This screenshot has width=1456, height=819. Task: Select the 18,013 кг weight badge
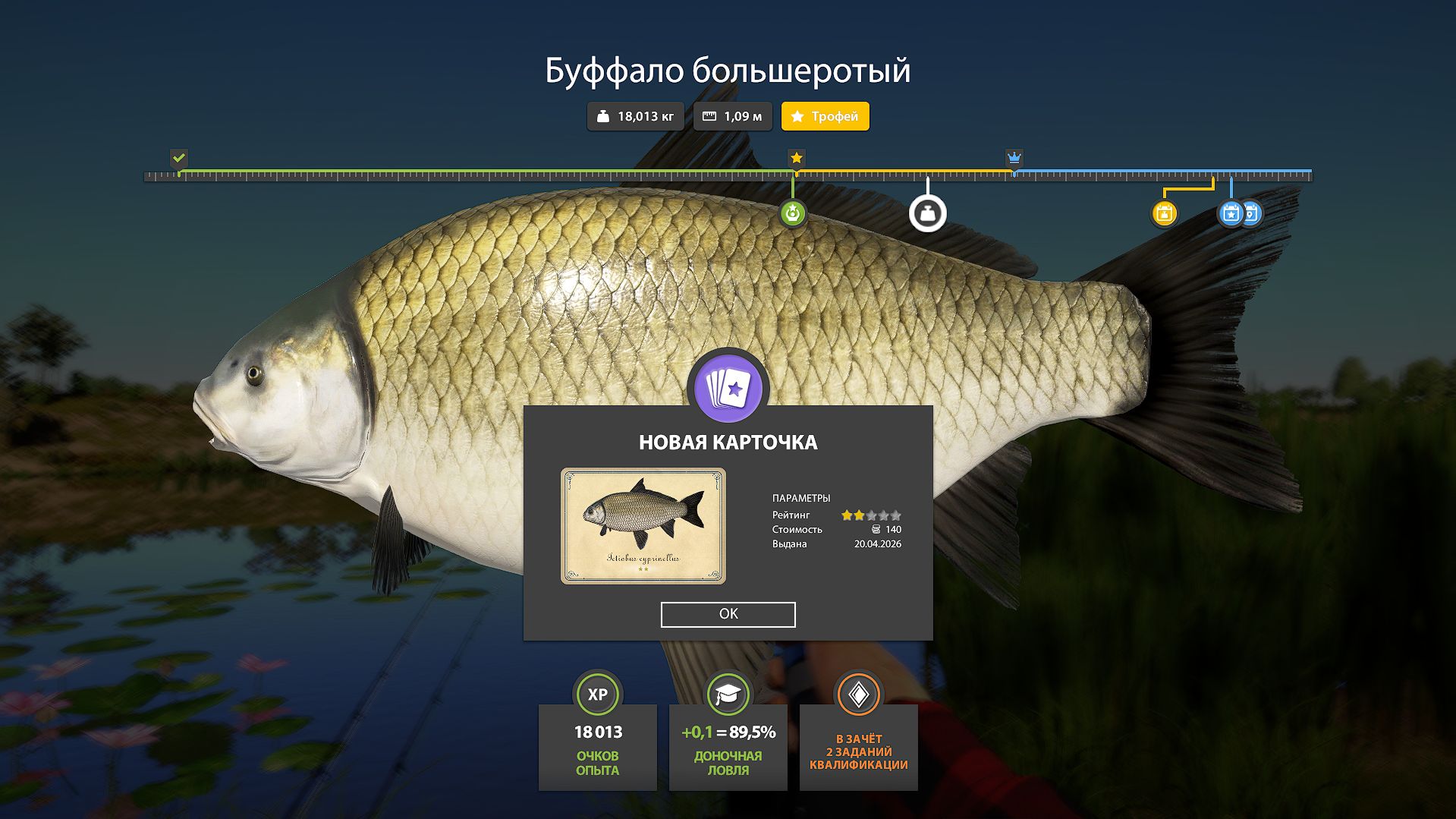pyautogui.click(x=634, y=116)
